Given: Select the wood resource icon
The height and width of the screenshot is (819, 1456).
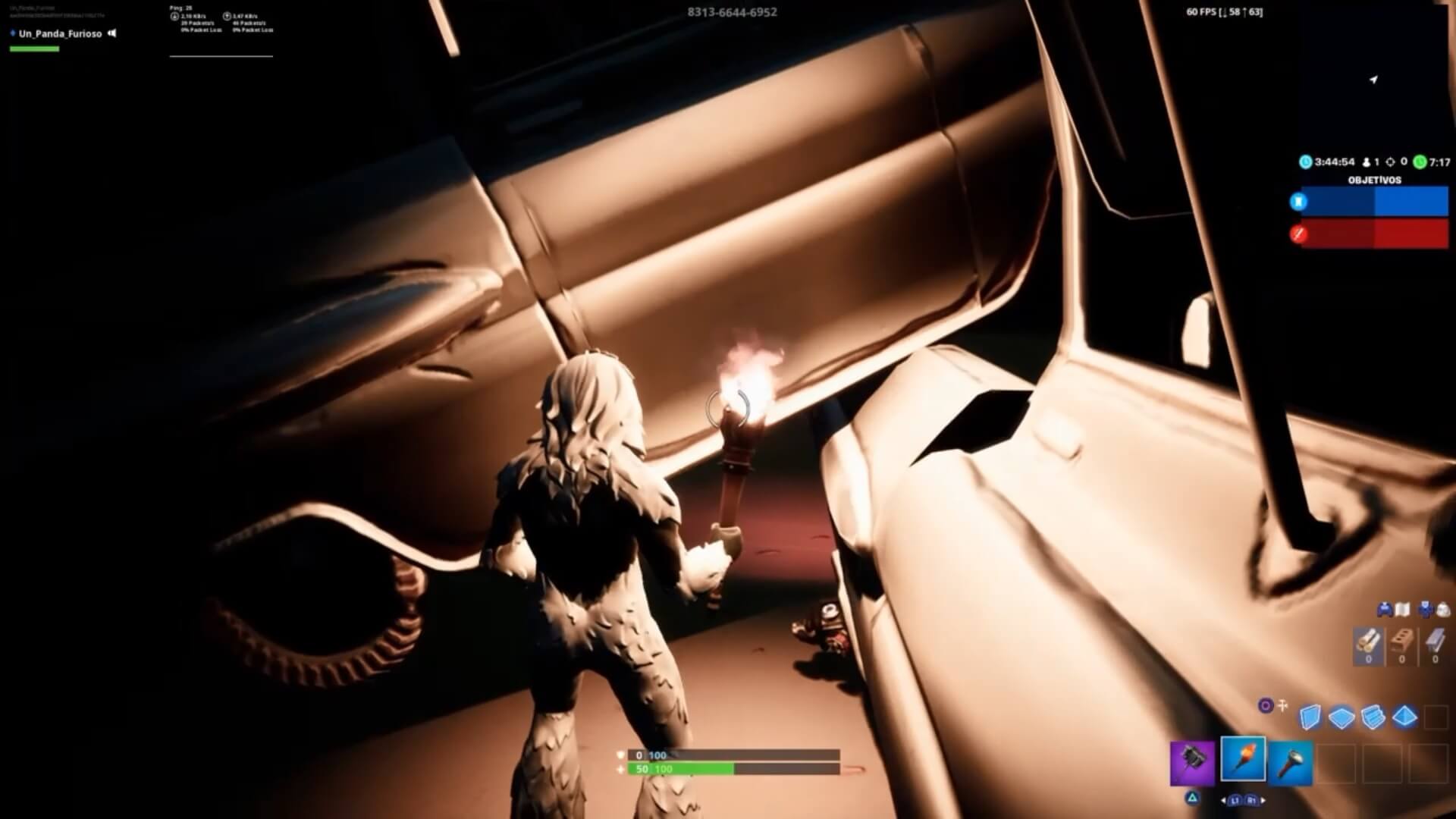Looking at the screenshot, I should (x=1369, y=641).
